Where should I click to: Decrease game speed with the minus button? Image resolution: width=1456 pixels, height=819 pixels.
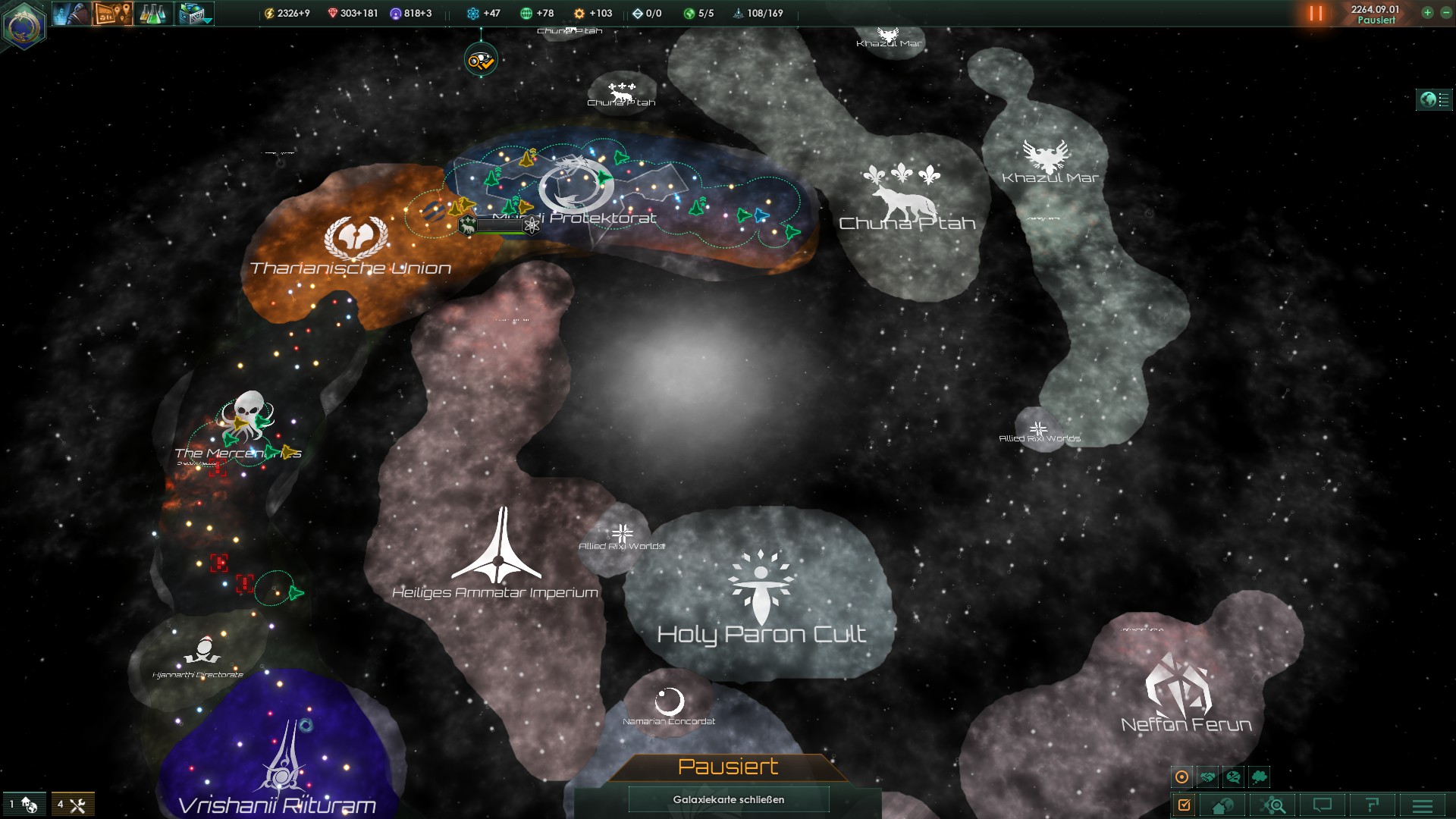point(1445,12)
